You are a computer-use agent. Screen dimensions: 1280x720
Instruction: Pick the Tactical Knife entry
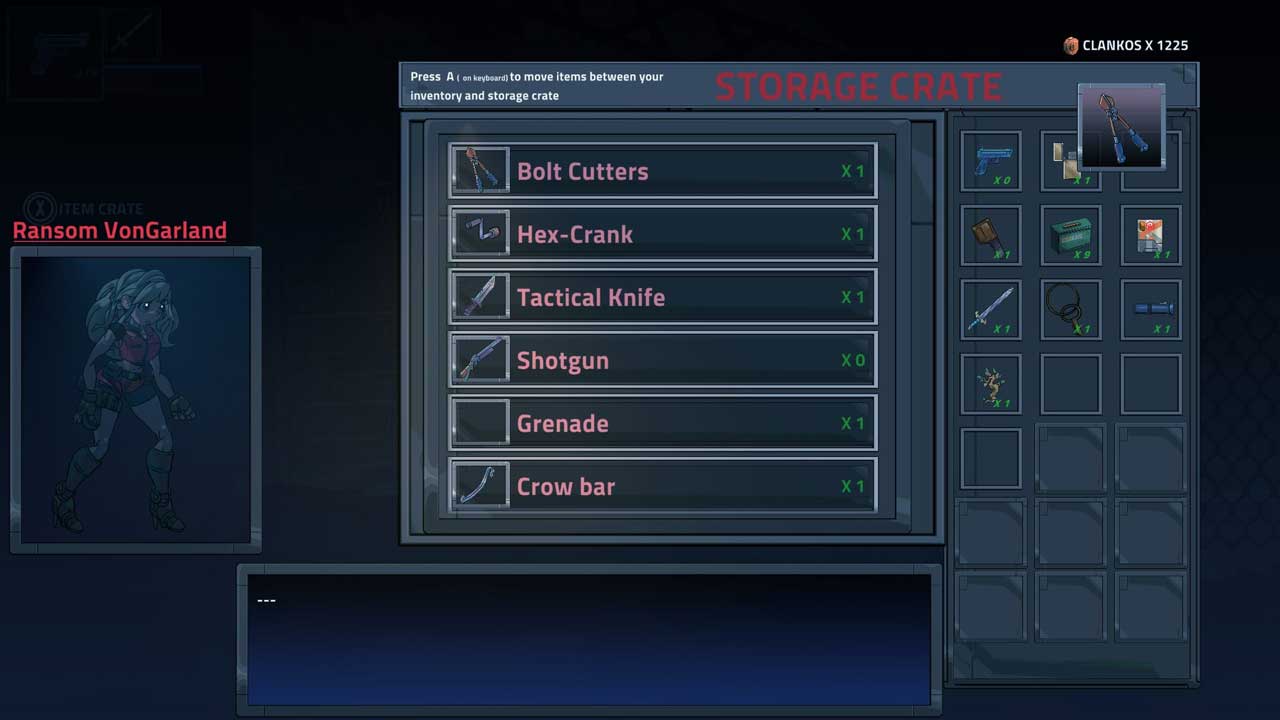[663, 297]
